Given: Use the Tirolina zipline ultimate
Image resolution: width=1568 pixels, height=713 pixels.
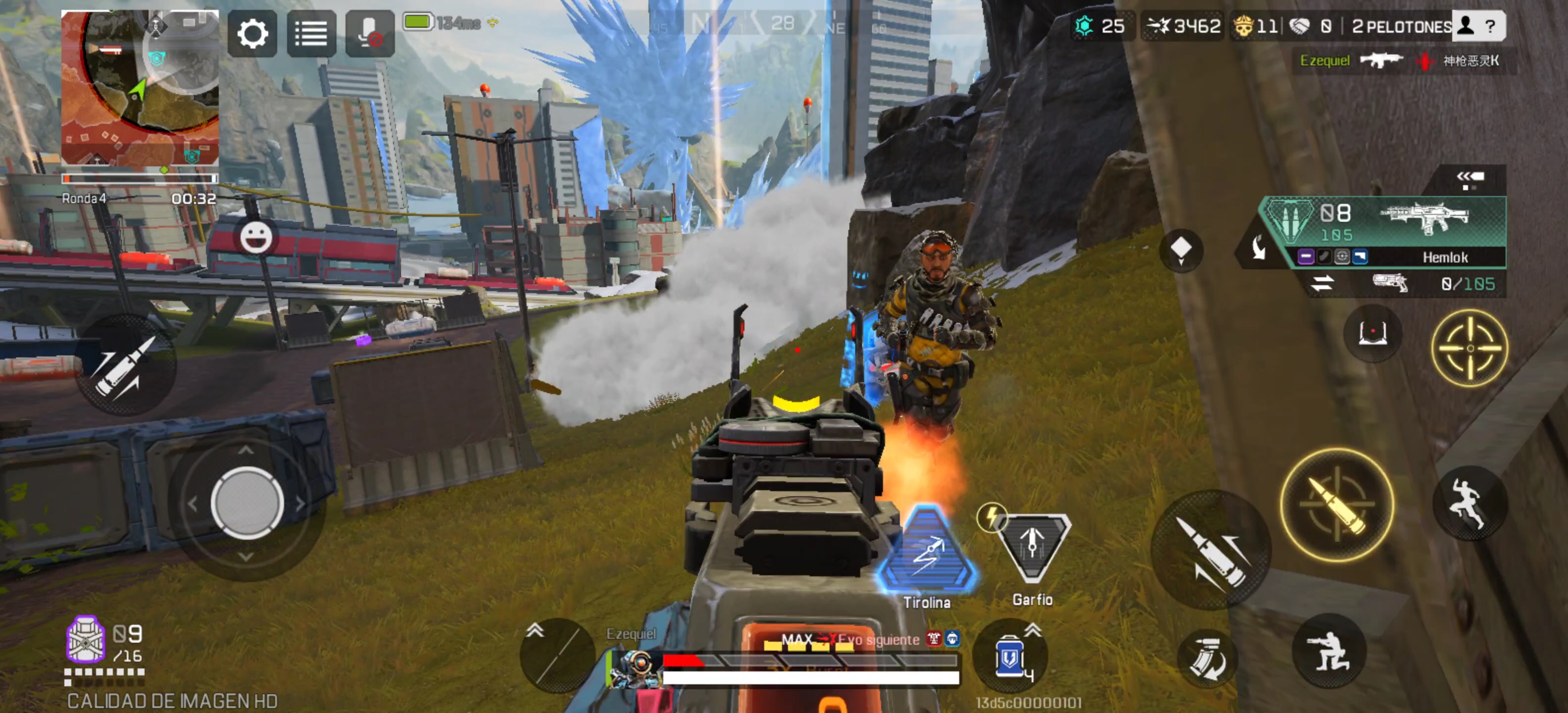Looking at the screenshot, I should point(927,551).
